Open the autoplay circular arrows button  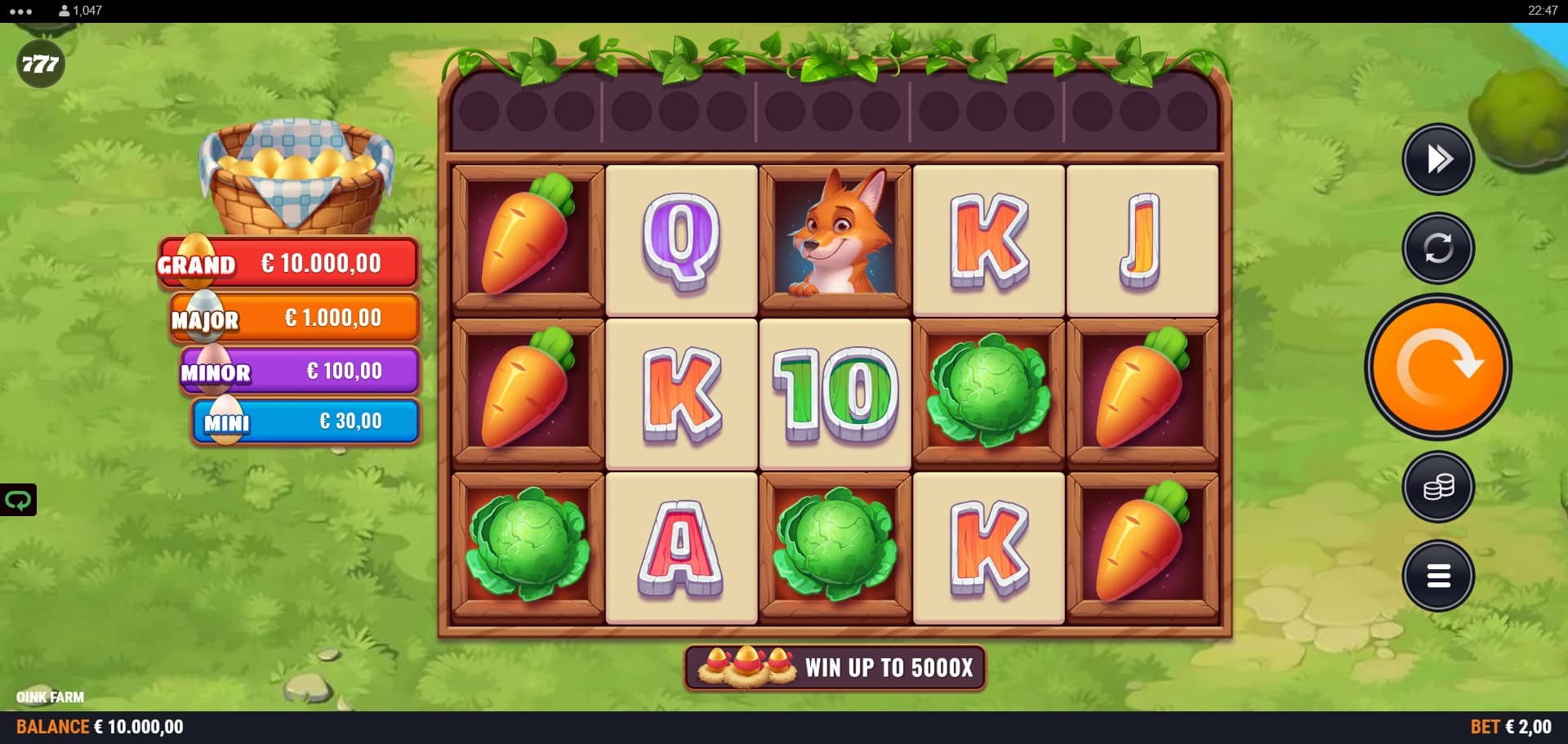tap(1437, 247)
